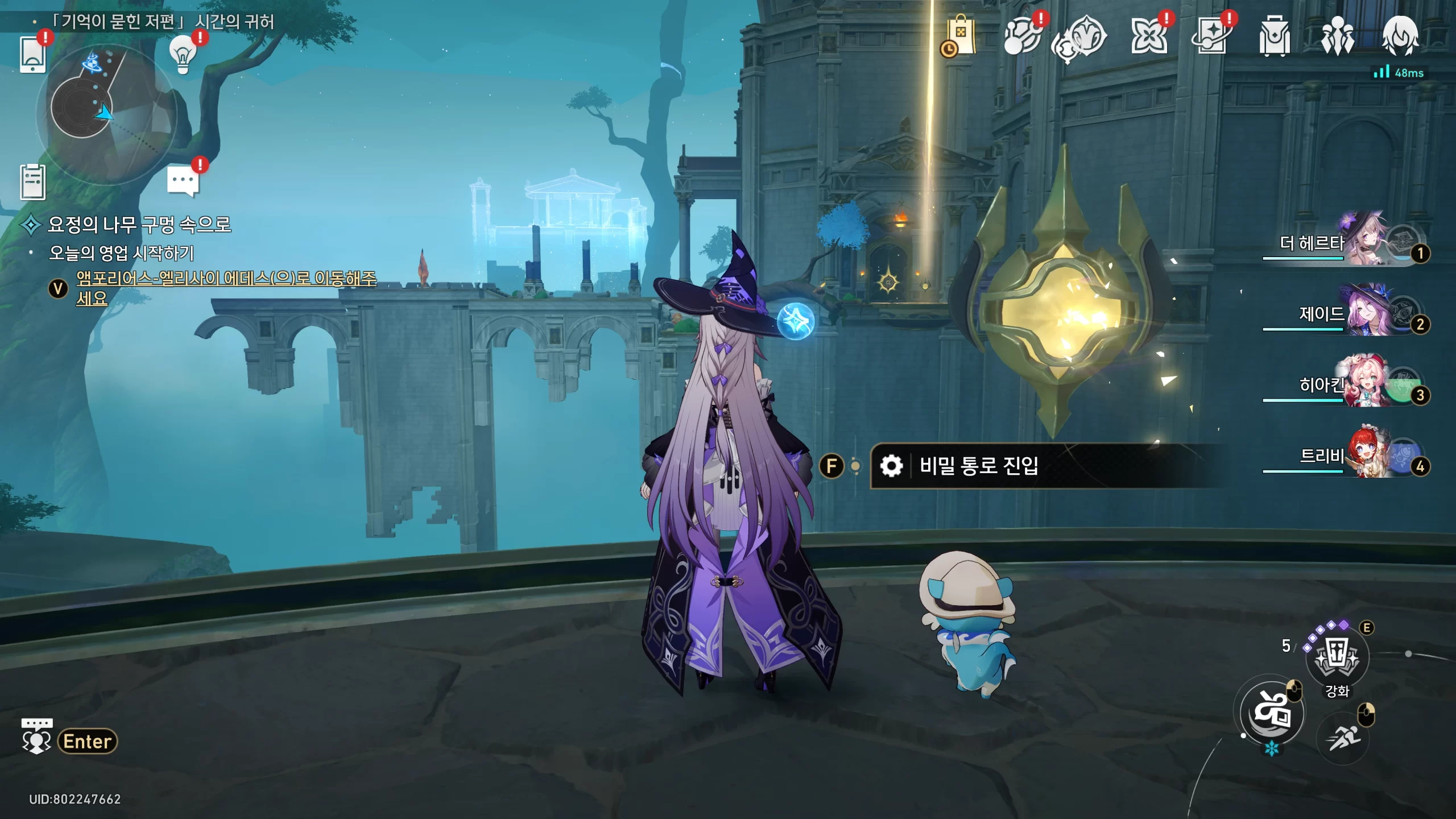Open the phone menu icon
The height and width of the screenshot is (819, 1456).
click(32, 55)
